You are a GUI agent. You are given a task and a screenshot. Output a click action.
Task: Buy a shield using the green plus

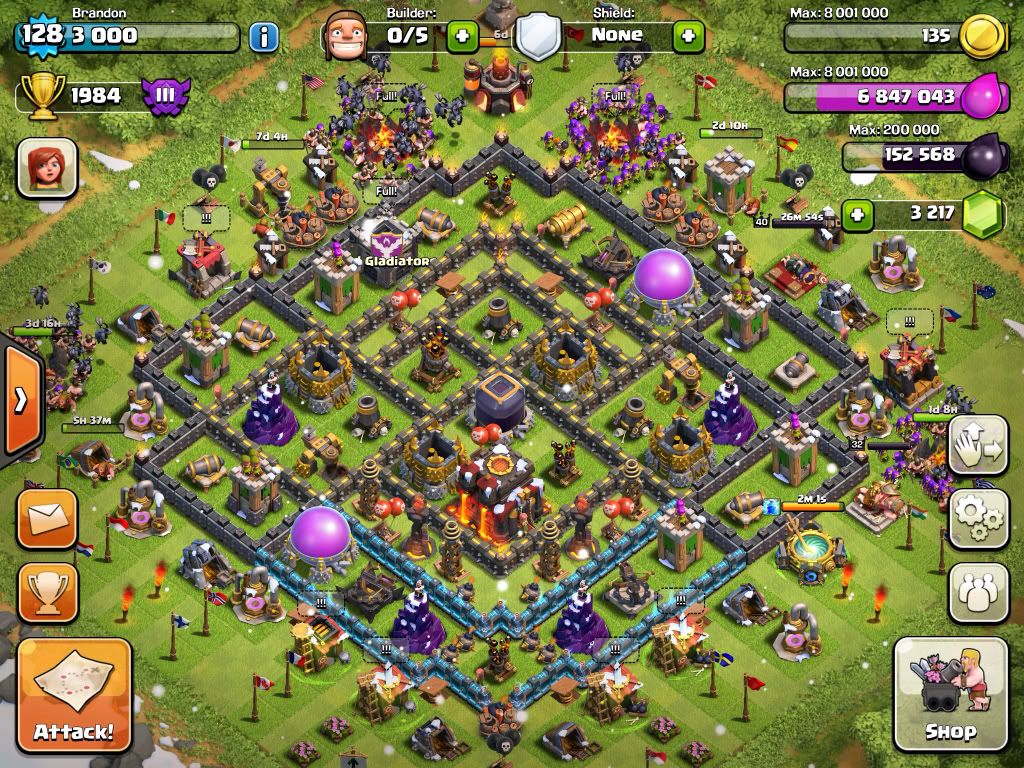pos(688,37)
